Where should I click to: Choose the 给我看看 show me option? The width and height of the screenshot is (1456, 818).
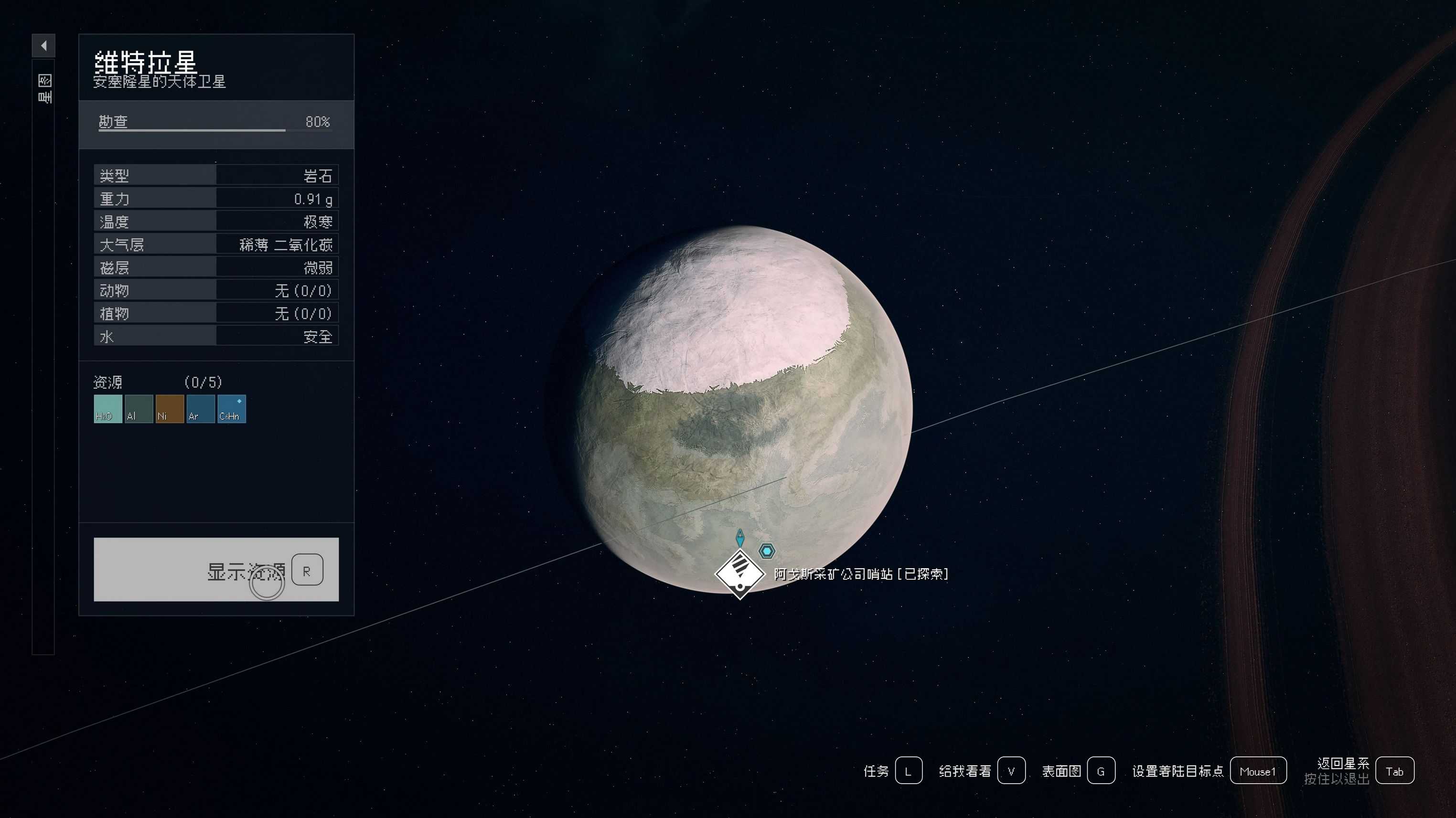point(1011,771)
